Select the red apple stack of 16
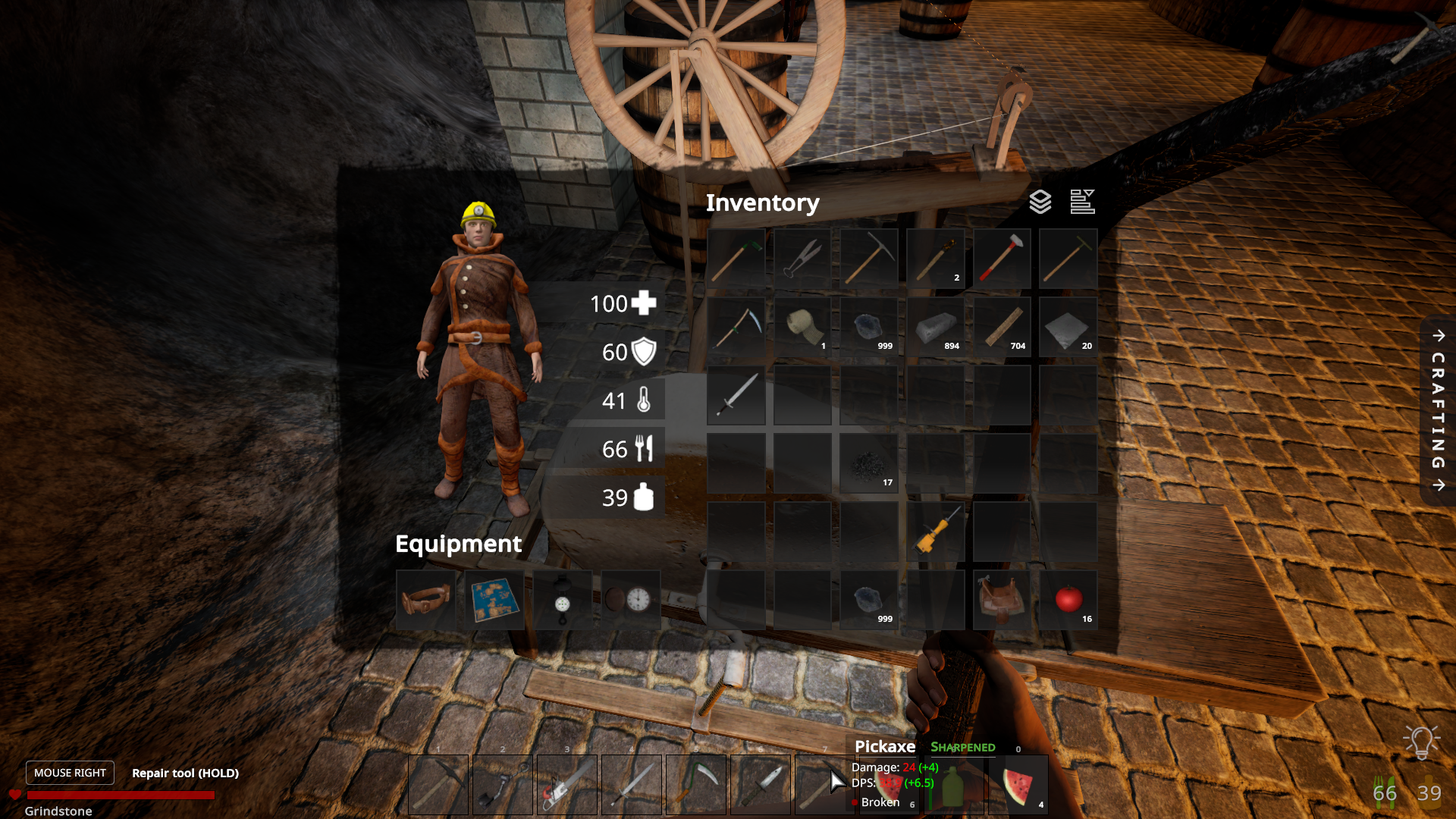Image resolution: width=1456 pixels, height=819 pixels. pyautogui.click(x=1068, y=600)
